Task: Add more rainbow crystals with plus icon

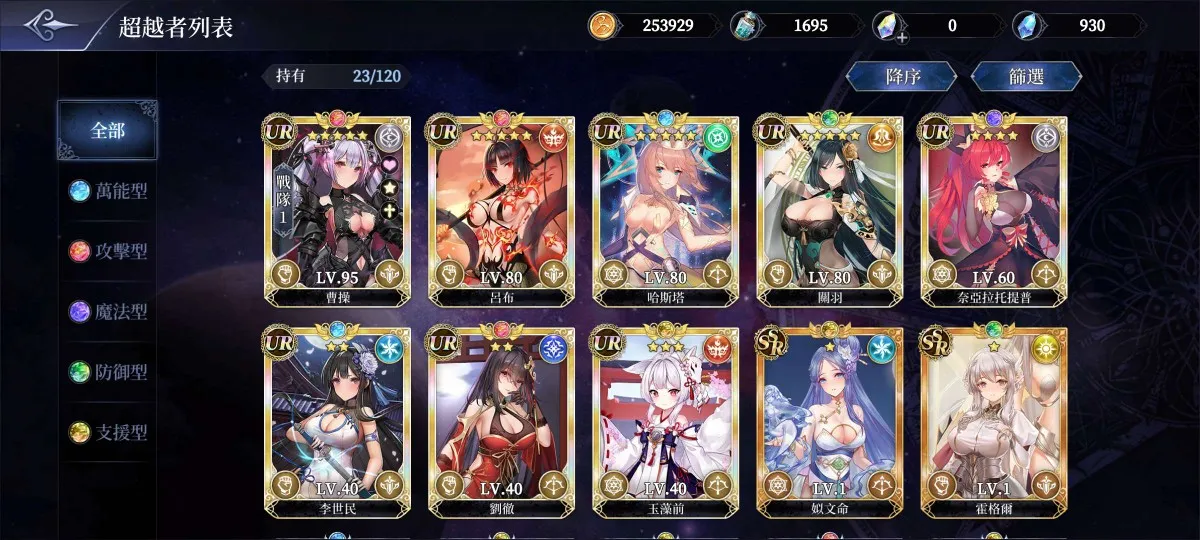Action: tap(902, 38)
